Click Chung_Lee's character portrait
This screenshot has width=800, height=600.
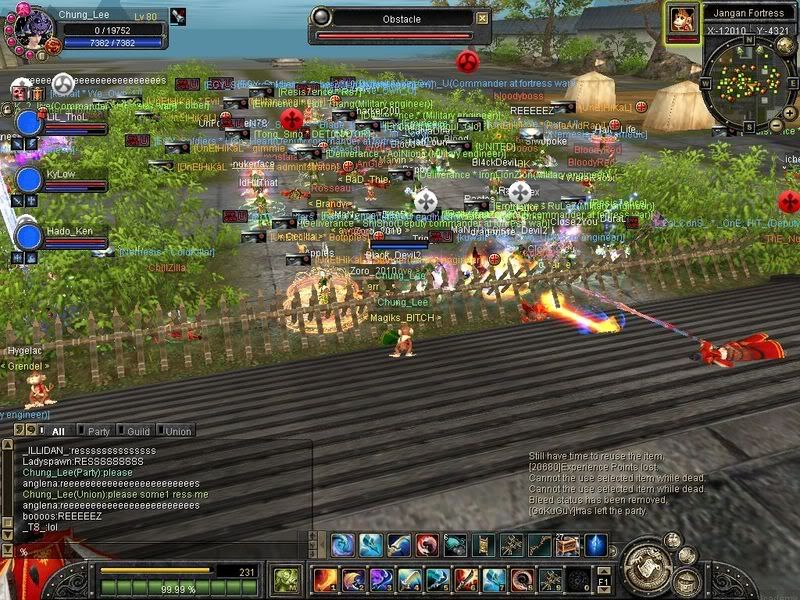pos(27,27)
